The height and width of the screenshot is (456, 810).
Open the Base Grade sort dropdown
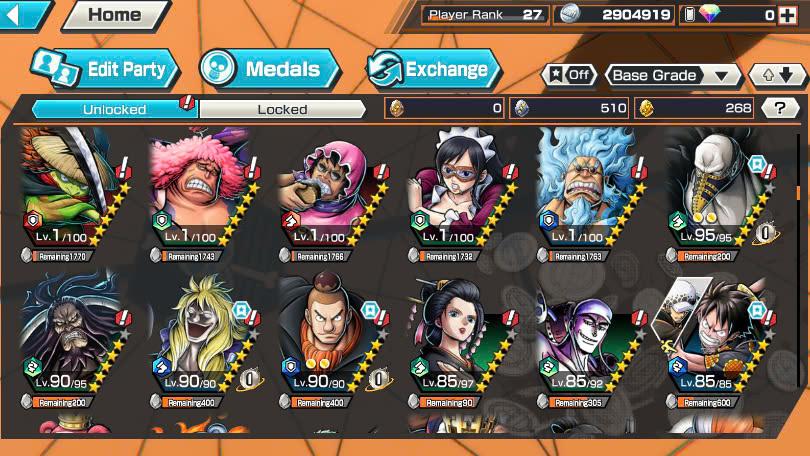pos(673,75)
